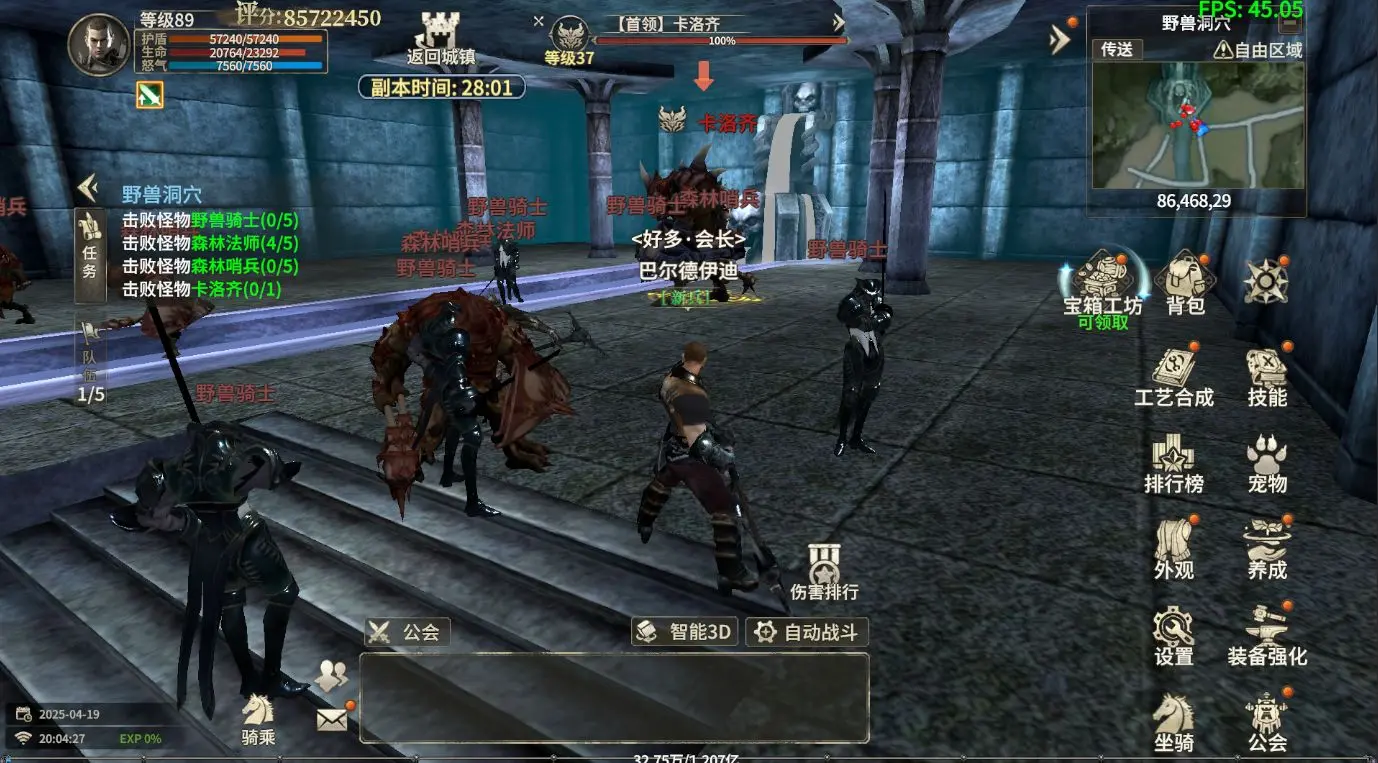This screenshot has width=1378, height=763.
Task: Open the 宠物 pet menu
Action: tap(1266, 465)
